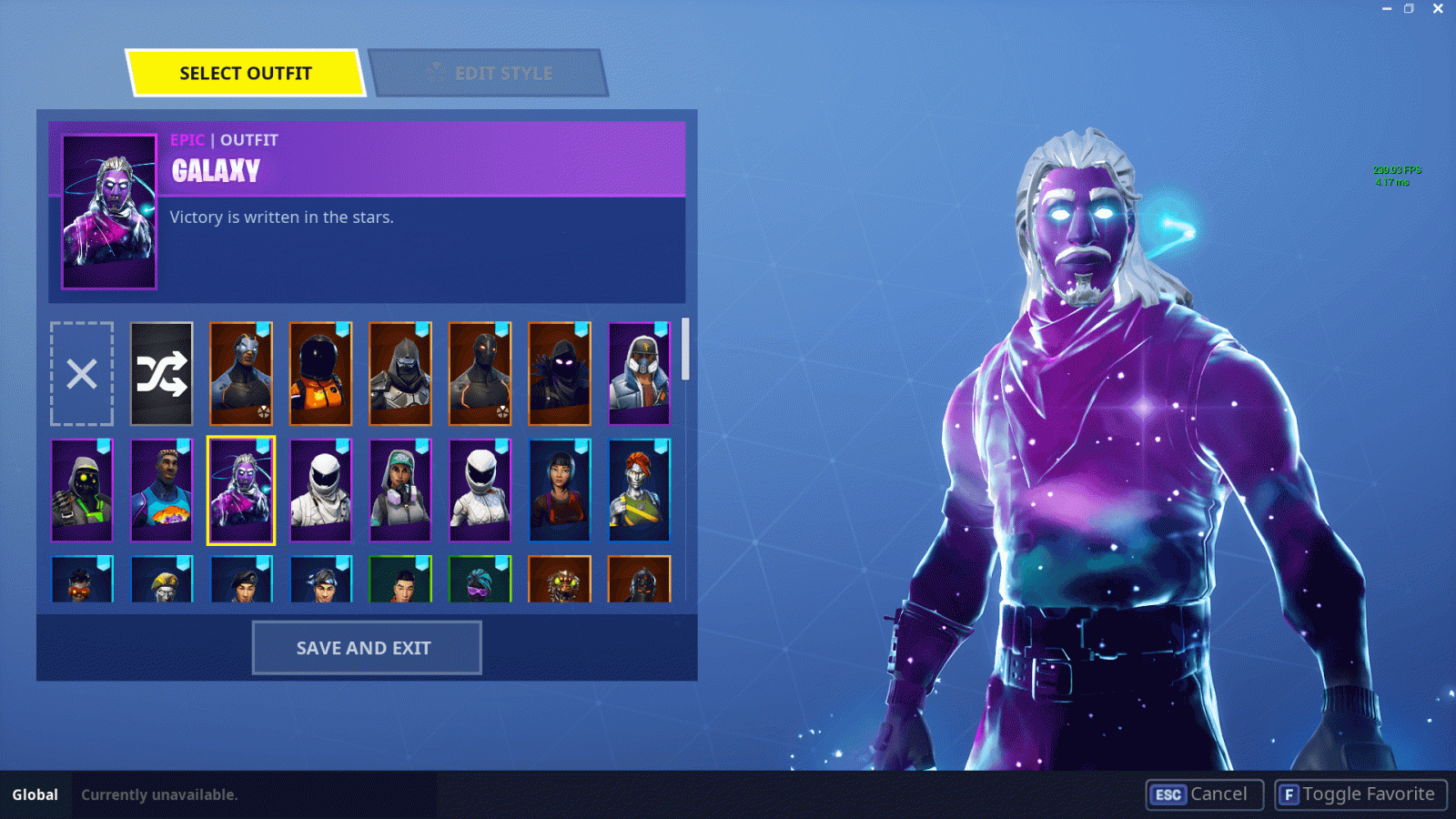Select the Raven hooded outfit with purple eyes
Image resolution: width=1456 pixels, height=819 pixels.
click(559, 373)
